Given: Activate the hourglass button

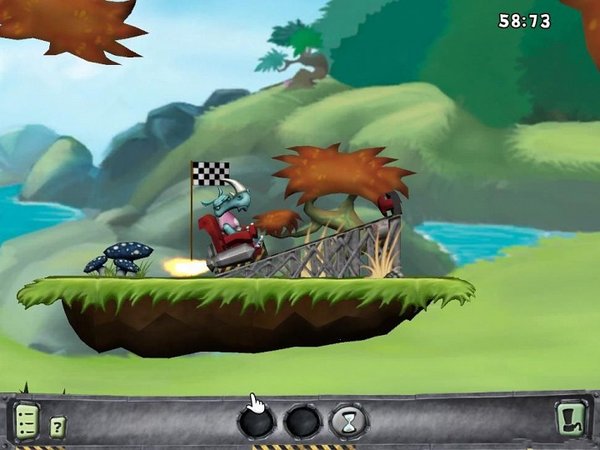Looking at the screenshot, I should (349, 421).
